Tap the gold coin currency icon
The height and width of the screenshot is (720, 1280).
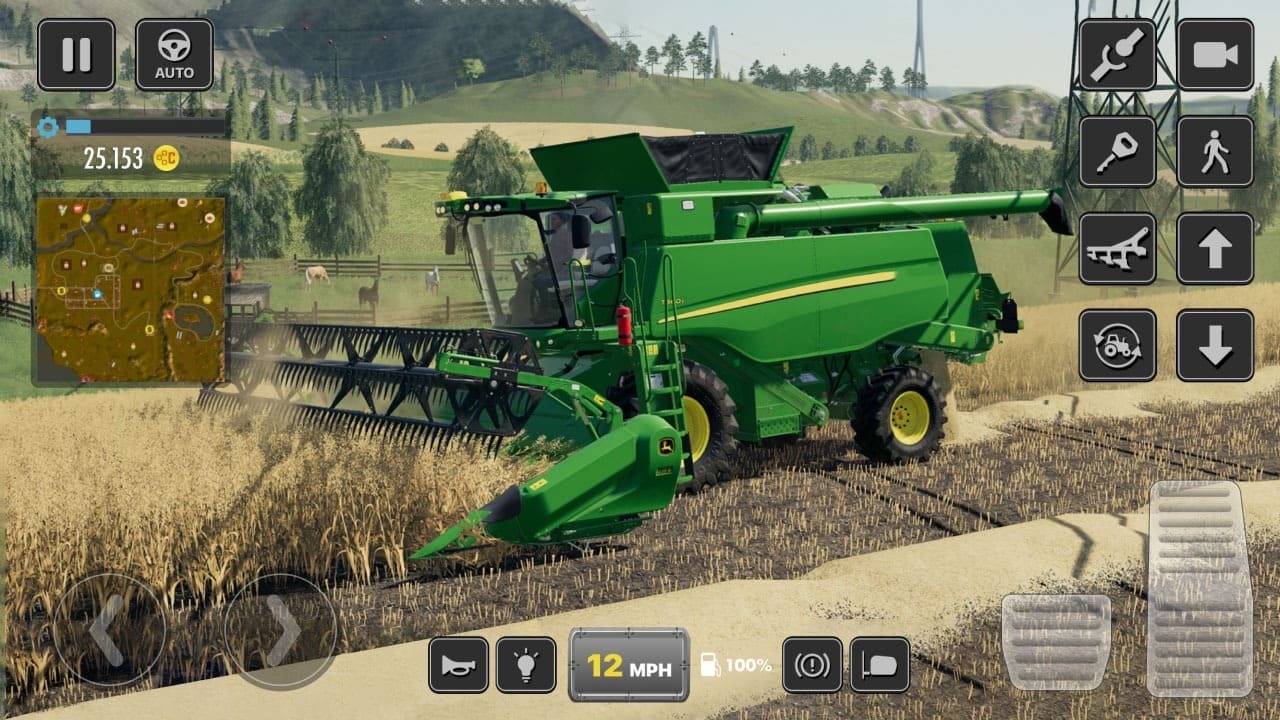(x=166, y=158)
